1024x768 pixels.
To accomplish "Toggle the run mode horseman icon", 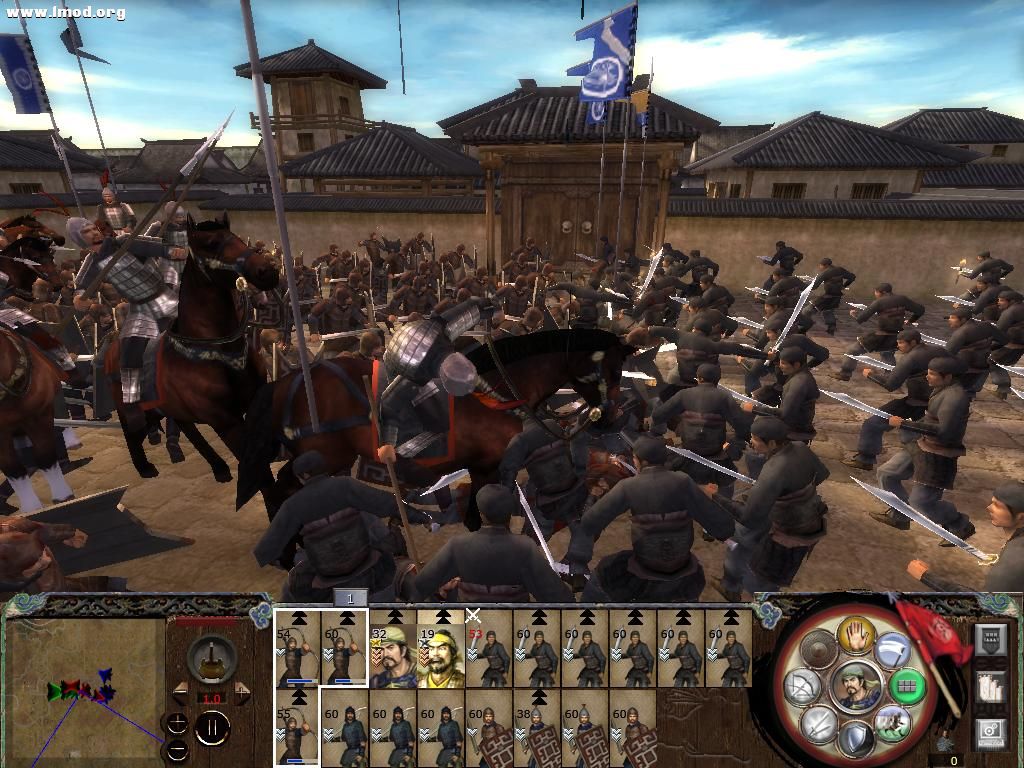I will coord(892,722).
